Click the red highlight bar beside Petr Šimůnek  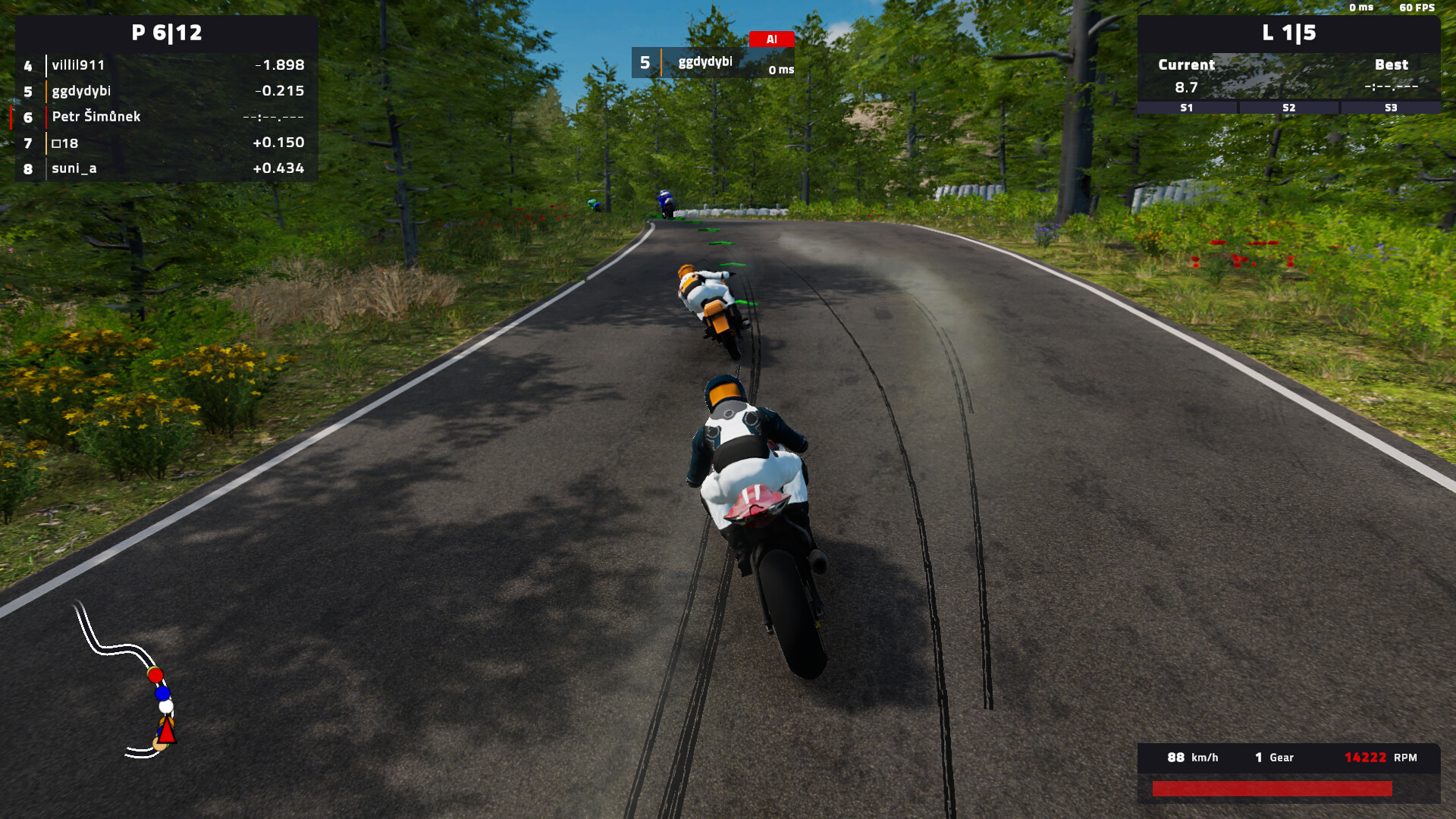tap(10, 118)
